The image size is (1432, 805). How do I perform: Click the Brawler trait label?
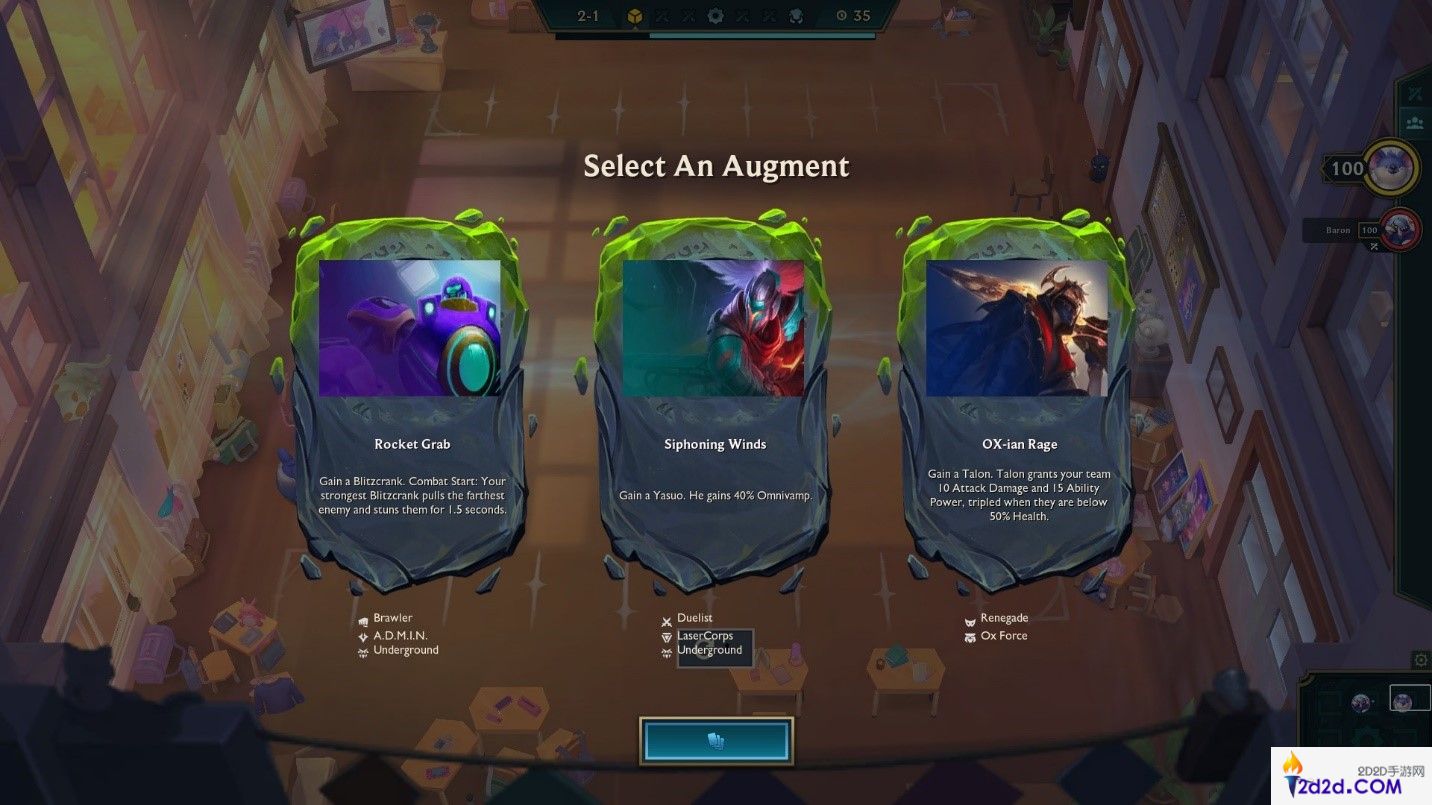pos(392,618)
